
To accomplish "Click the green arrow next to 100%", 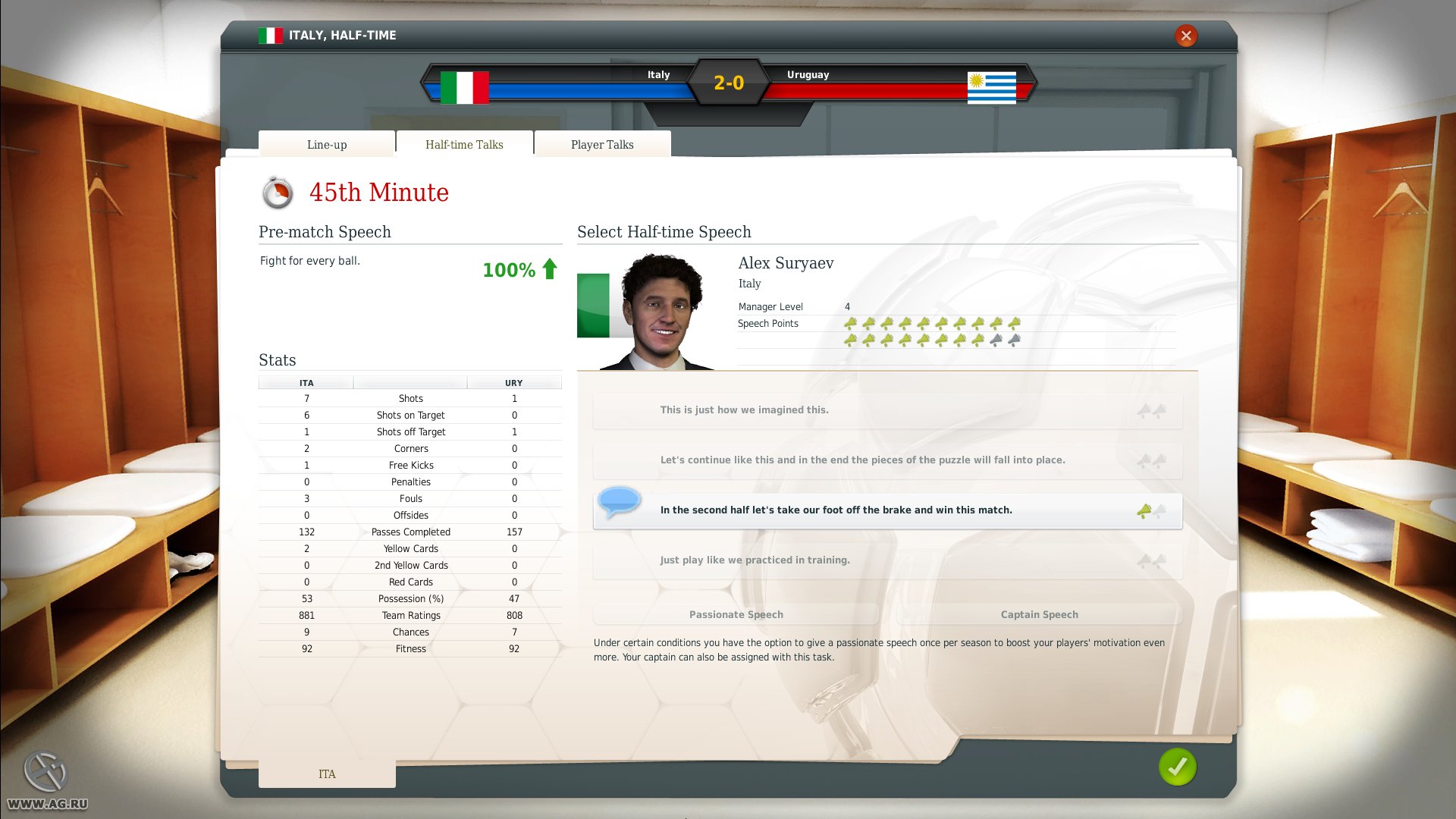I will click(548, 269).
